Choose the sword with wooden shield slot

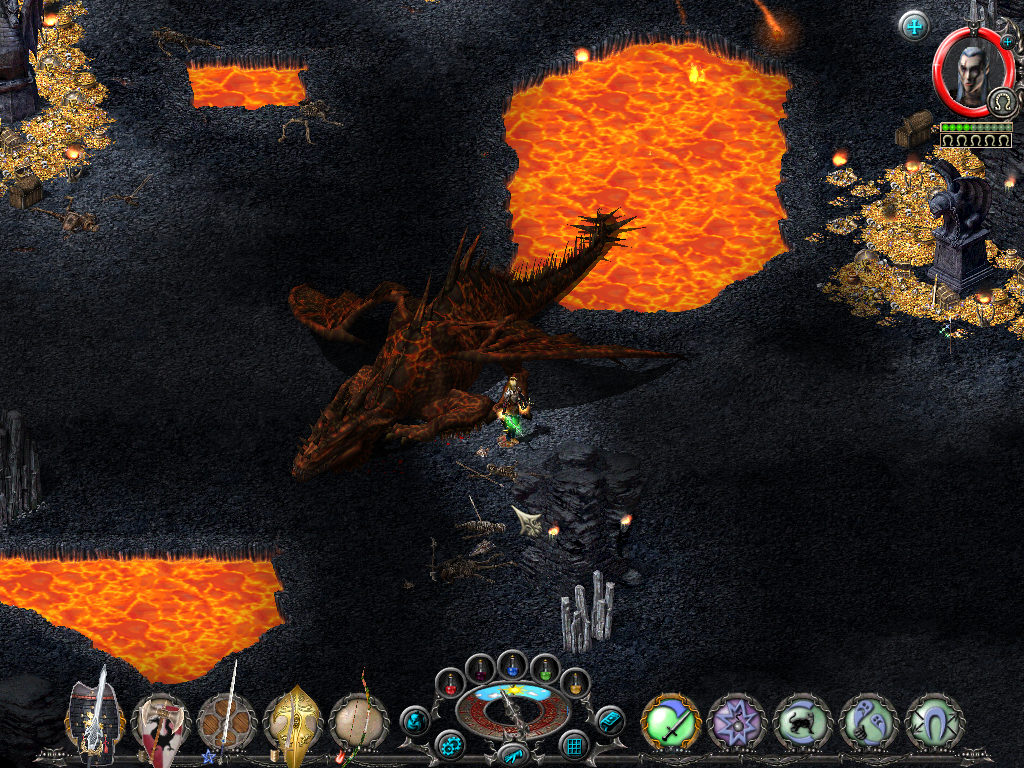pyautogui.click(x=227, y=720)
